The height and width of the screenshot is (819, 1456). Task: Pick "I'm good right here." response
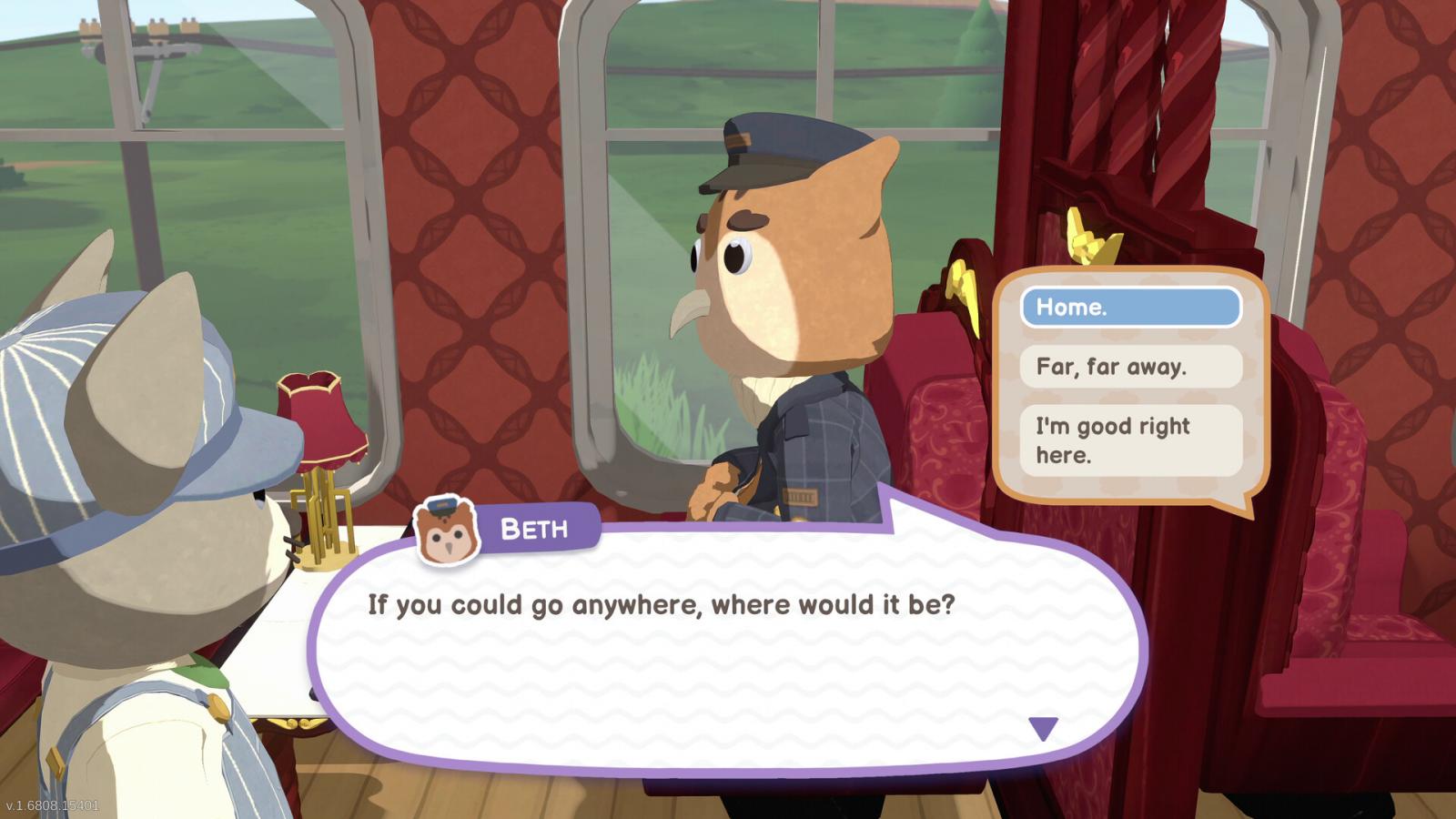(x=1130, y=440)
